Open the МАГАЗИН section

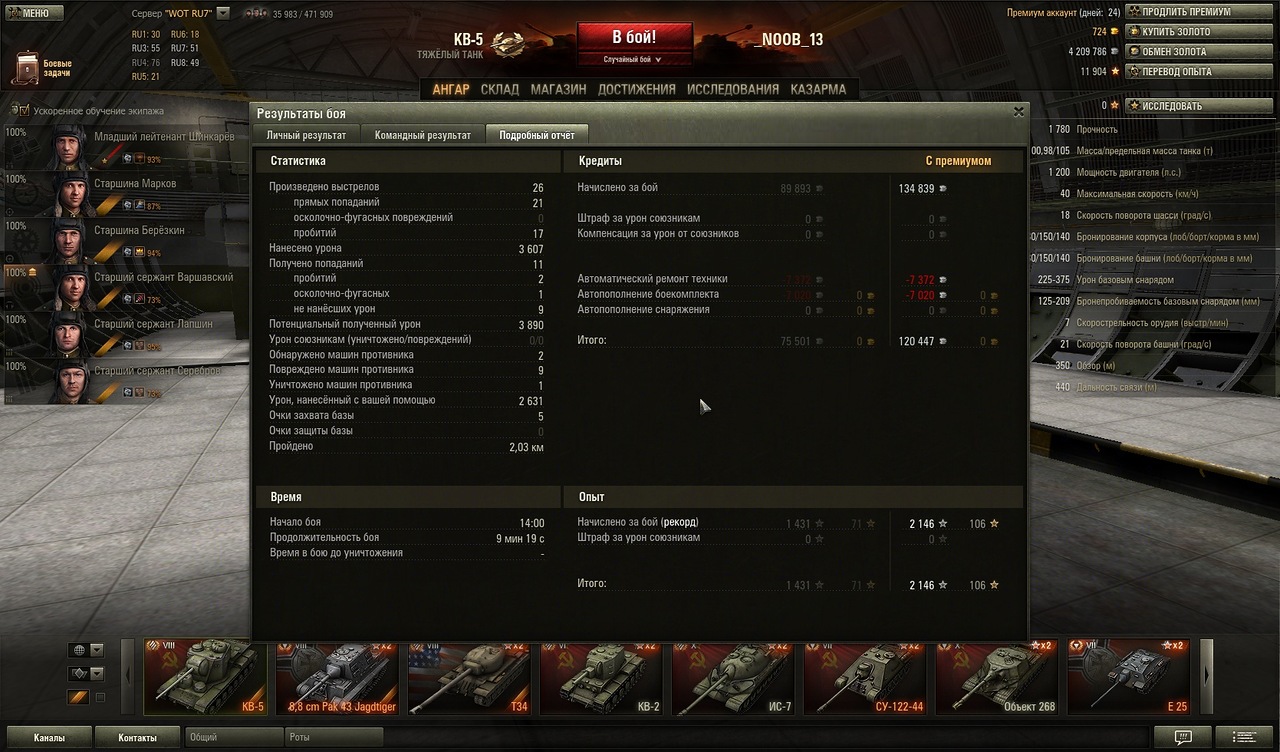pyautogui.click(x=558, y=89)
